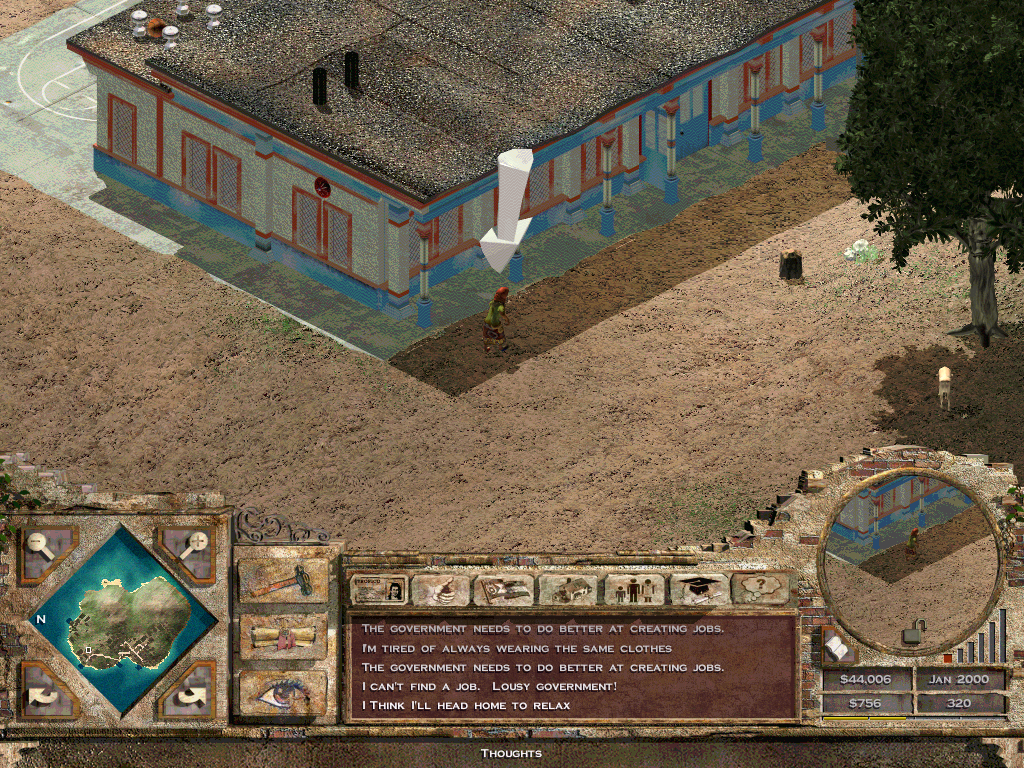Open the build menu hammer button
Viewport: 1024px width, 768px height.
pos(283,580)
